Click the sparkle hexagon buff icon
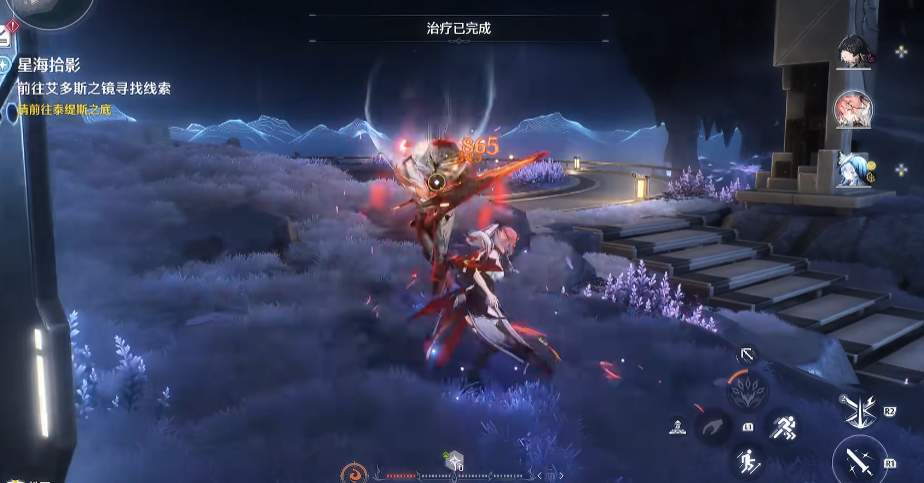The height and width of the screenshot is (483, 924). pyautogui.click(x=453, y=461)
